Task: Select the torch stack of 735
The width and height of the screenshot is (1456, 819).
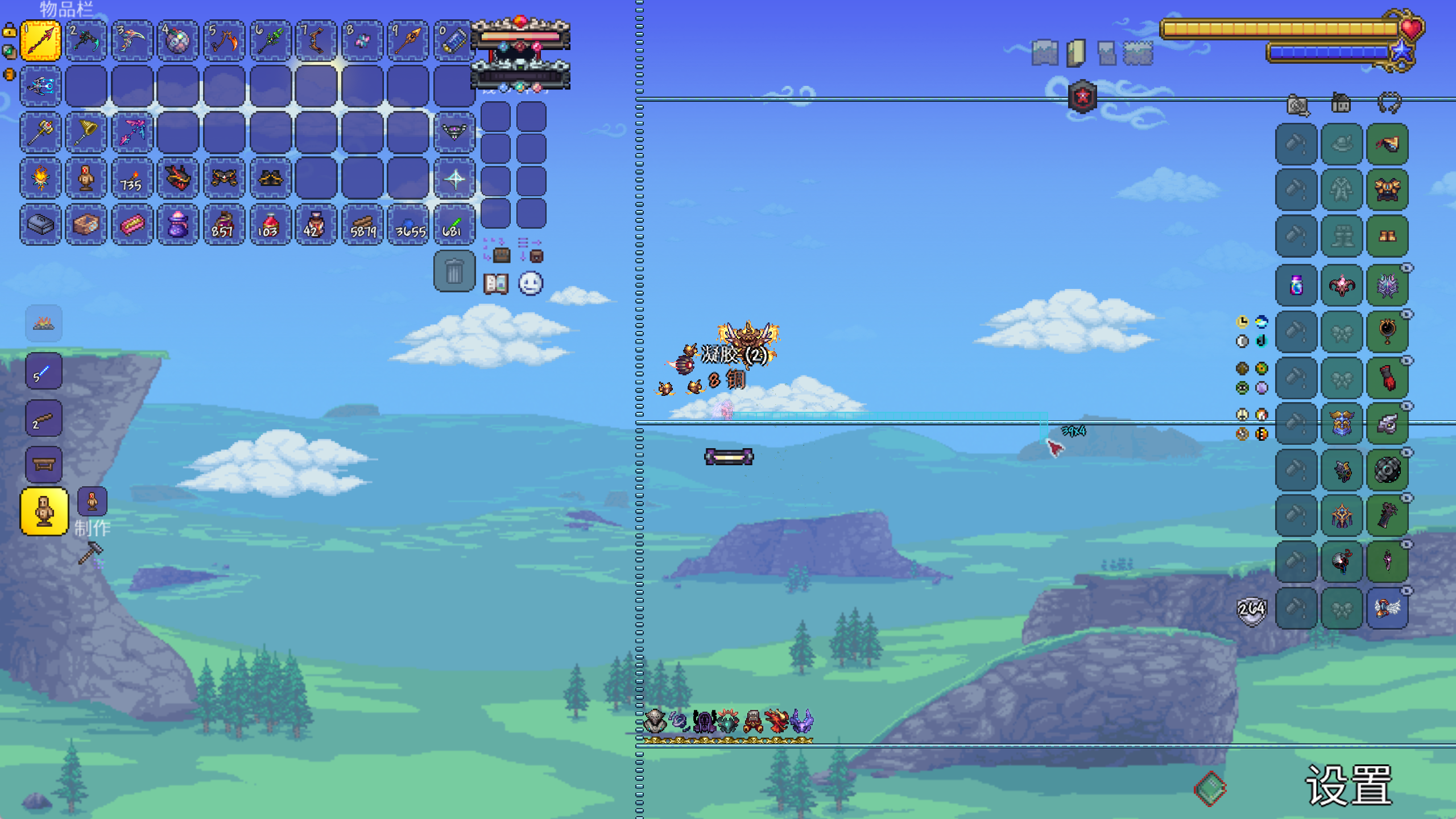Action: pos(132,179)
